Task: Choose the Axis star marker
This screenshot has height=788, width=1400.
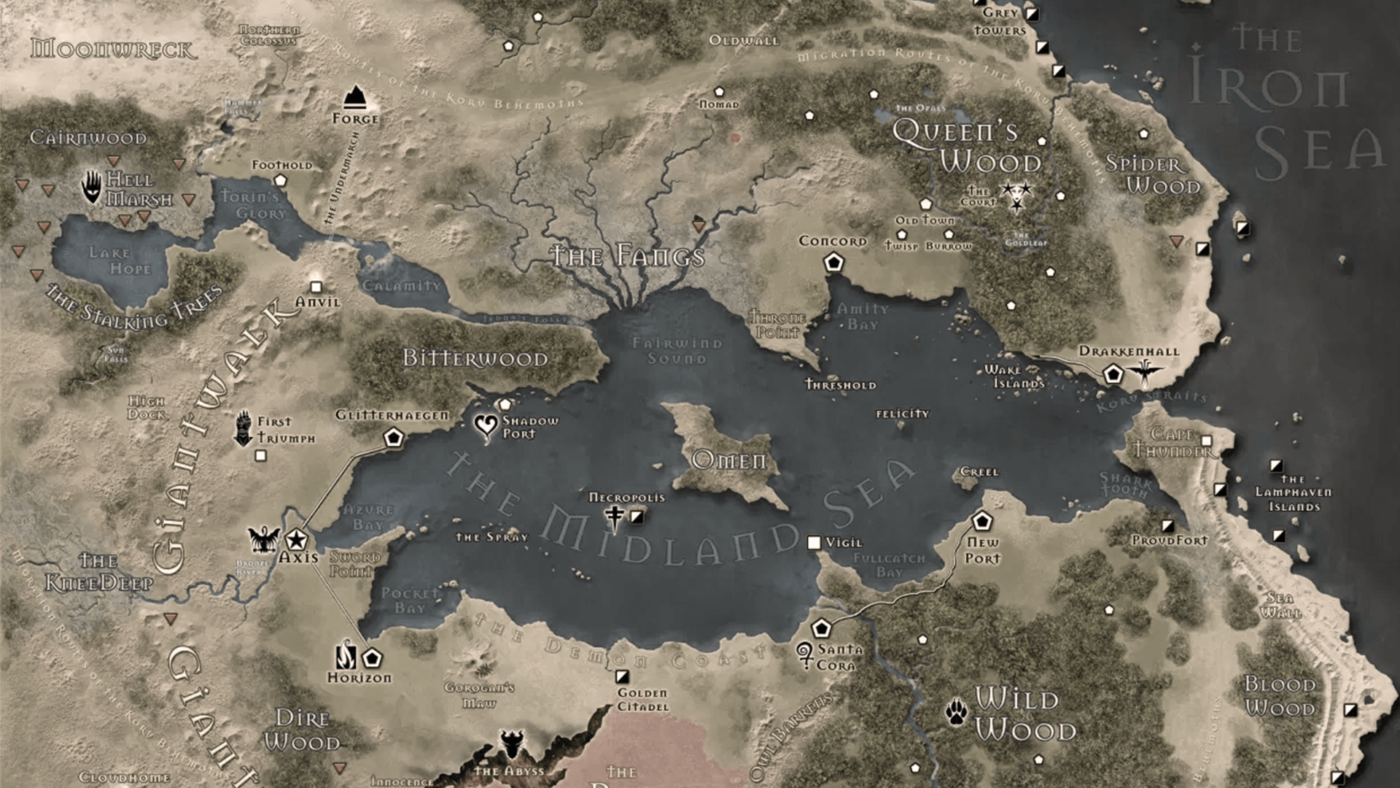Action: coord(297,539)
